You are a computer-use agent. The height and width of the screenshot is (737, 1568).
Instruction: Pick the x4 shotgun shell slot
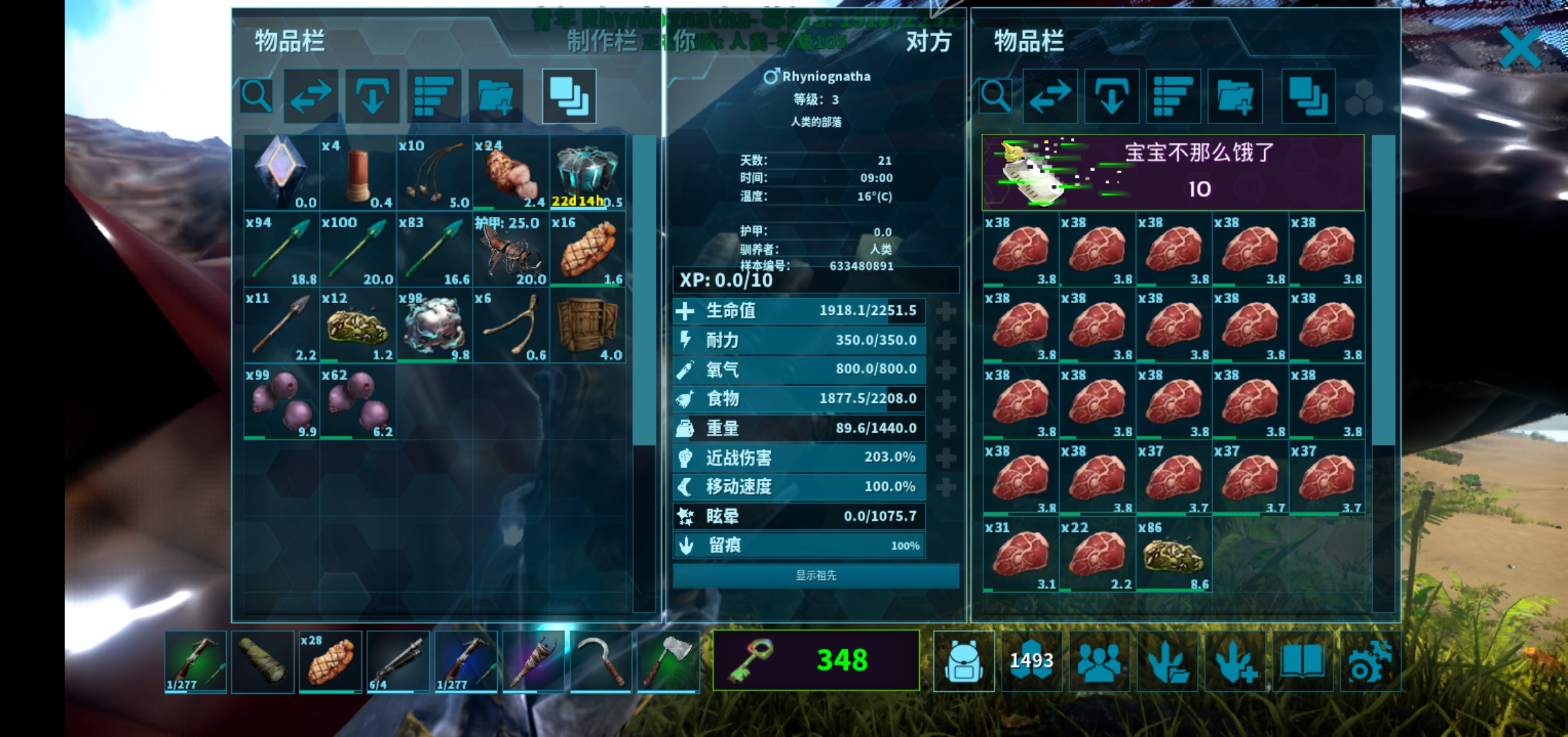pyautogui.click(x=358, y=173)
